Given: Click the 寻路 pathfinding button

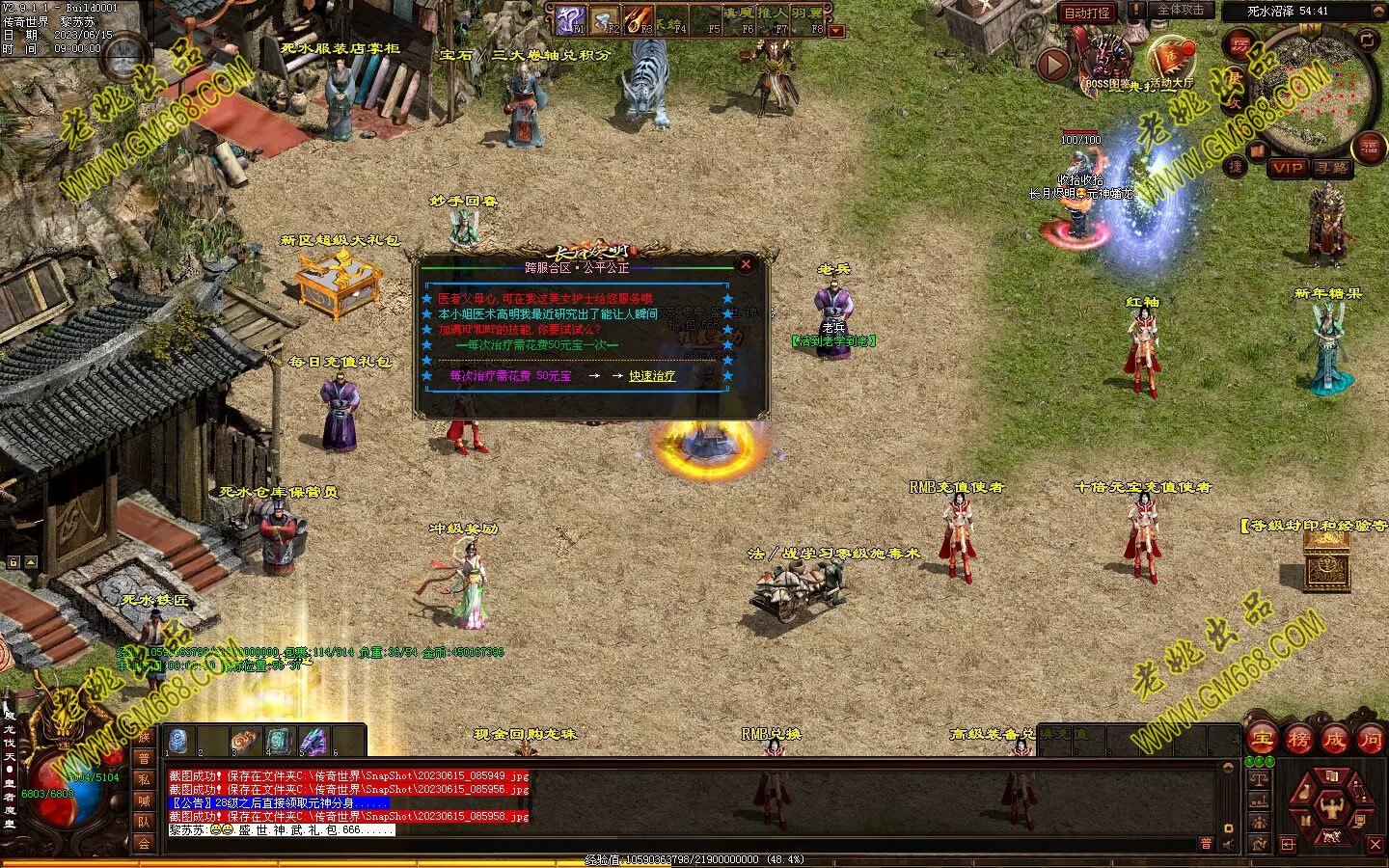Looking at the screenshot, I should pos(1332,168).
